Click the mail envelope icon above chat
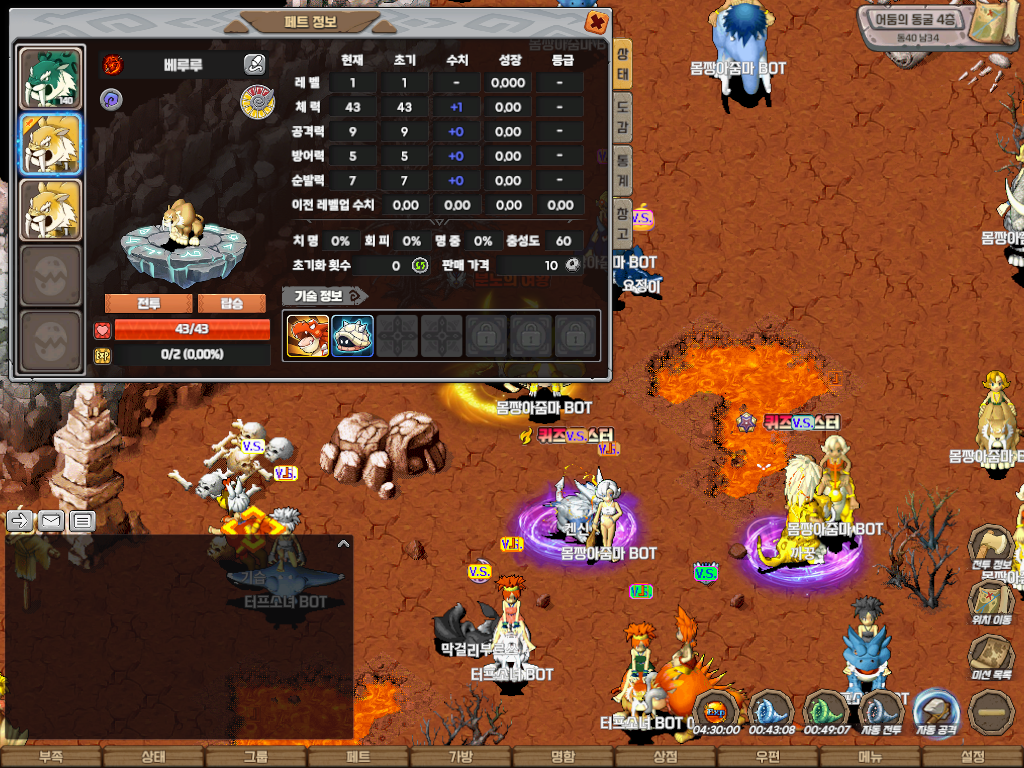The image size is (1024, 768). (x=51, y=520)
